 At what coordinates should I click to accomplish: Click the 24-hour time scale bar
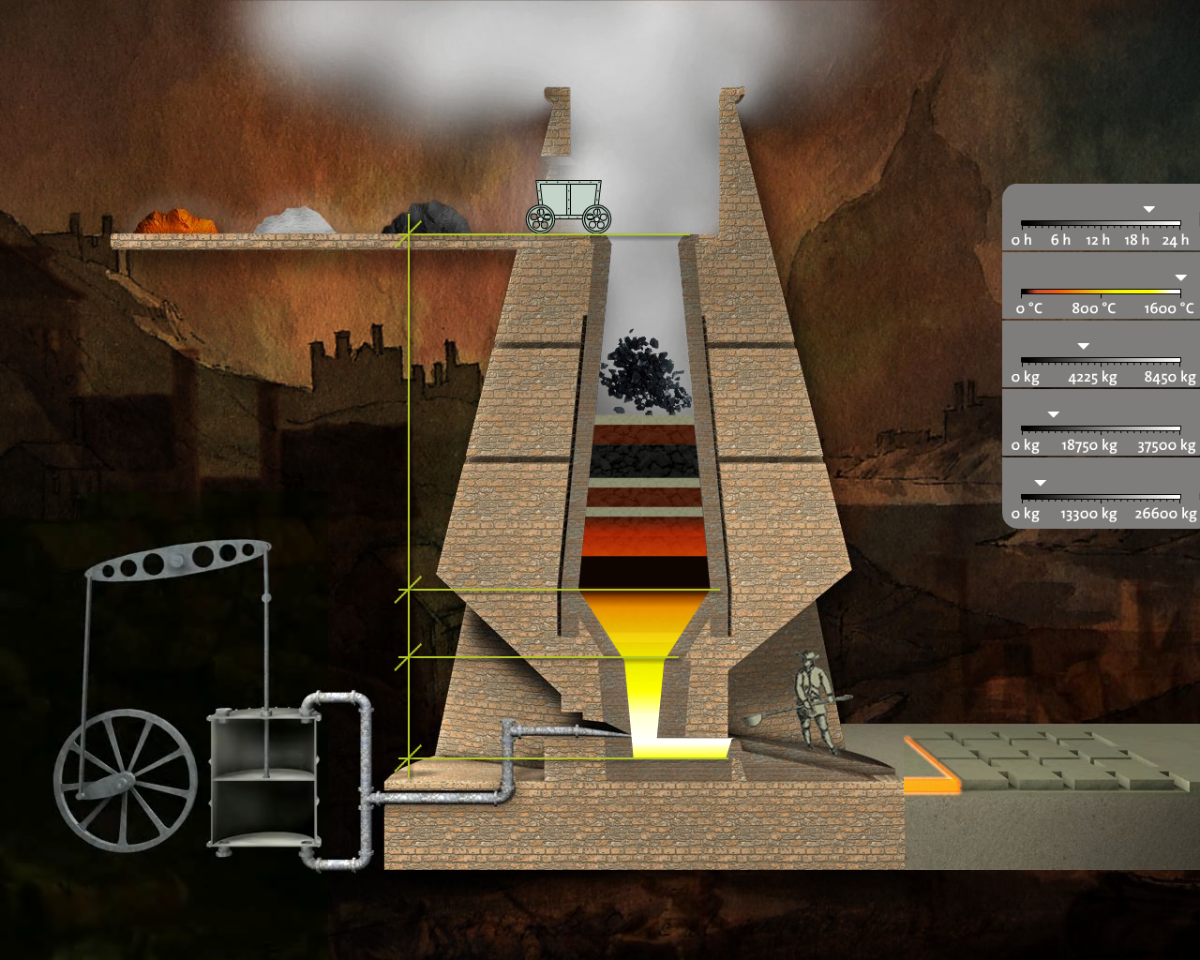[1100, 223]
